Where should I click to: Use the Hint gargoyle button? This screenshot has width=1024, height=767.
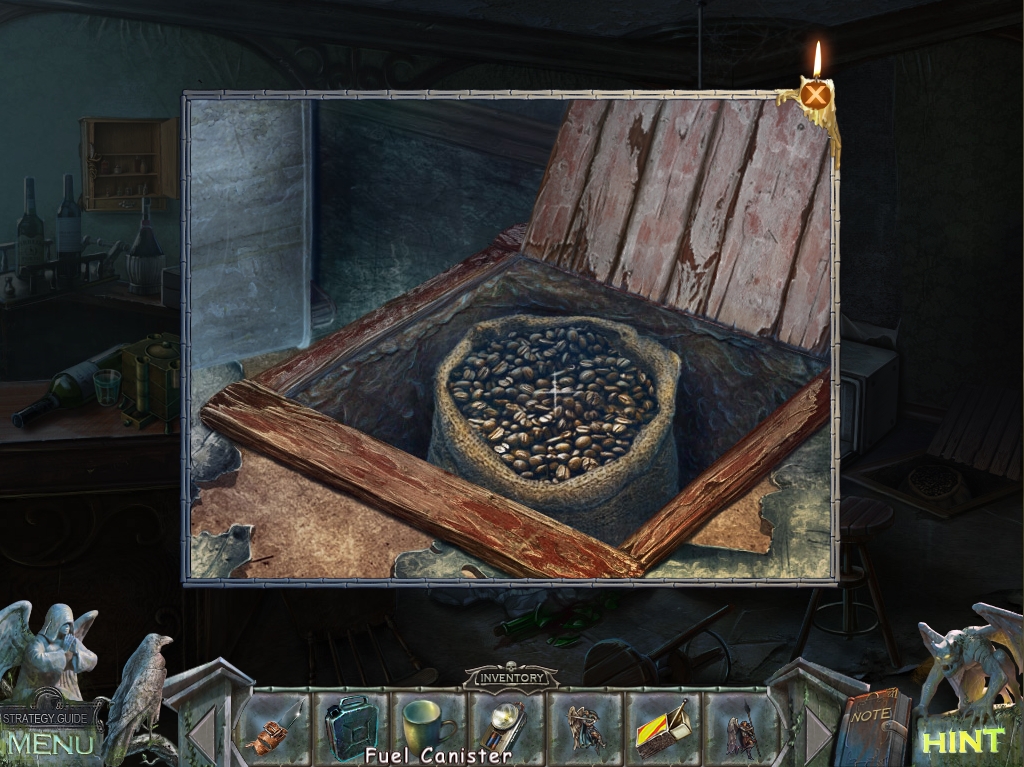tap(961, 741)
